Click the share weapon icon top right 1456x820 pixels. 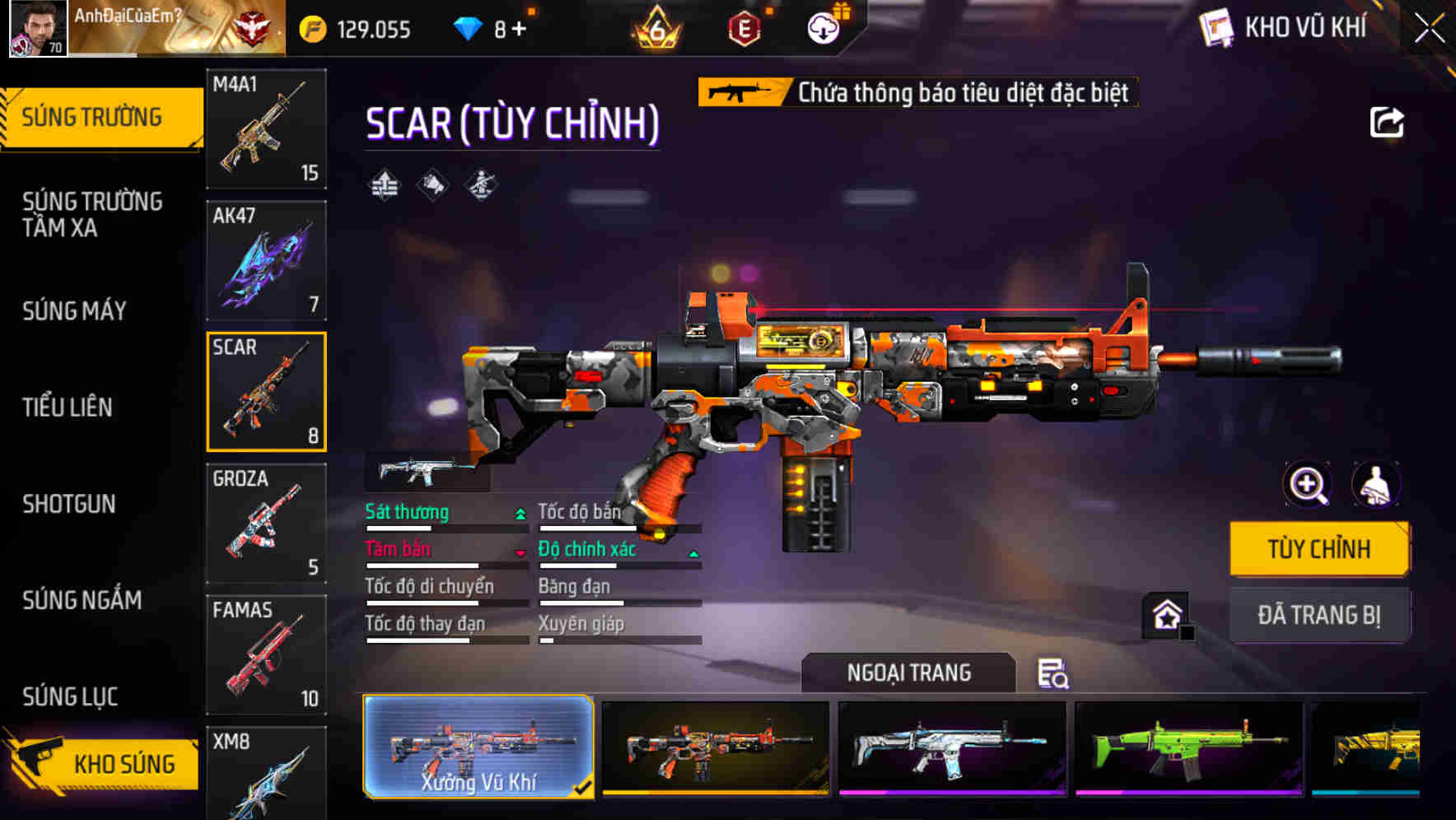click(1388, 122)
